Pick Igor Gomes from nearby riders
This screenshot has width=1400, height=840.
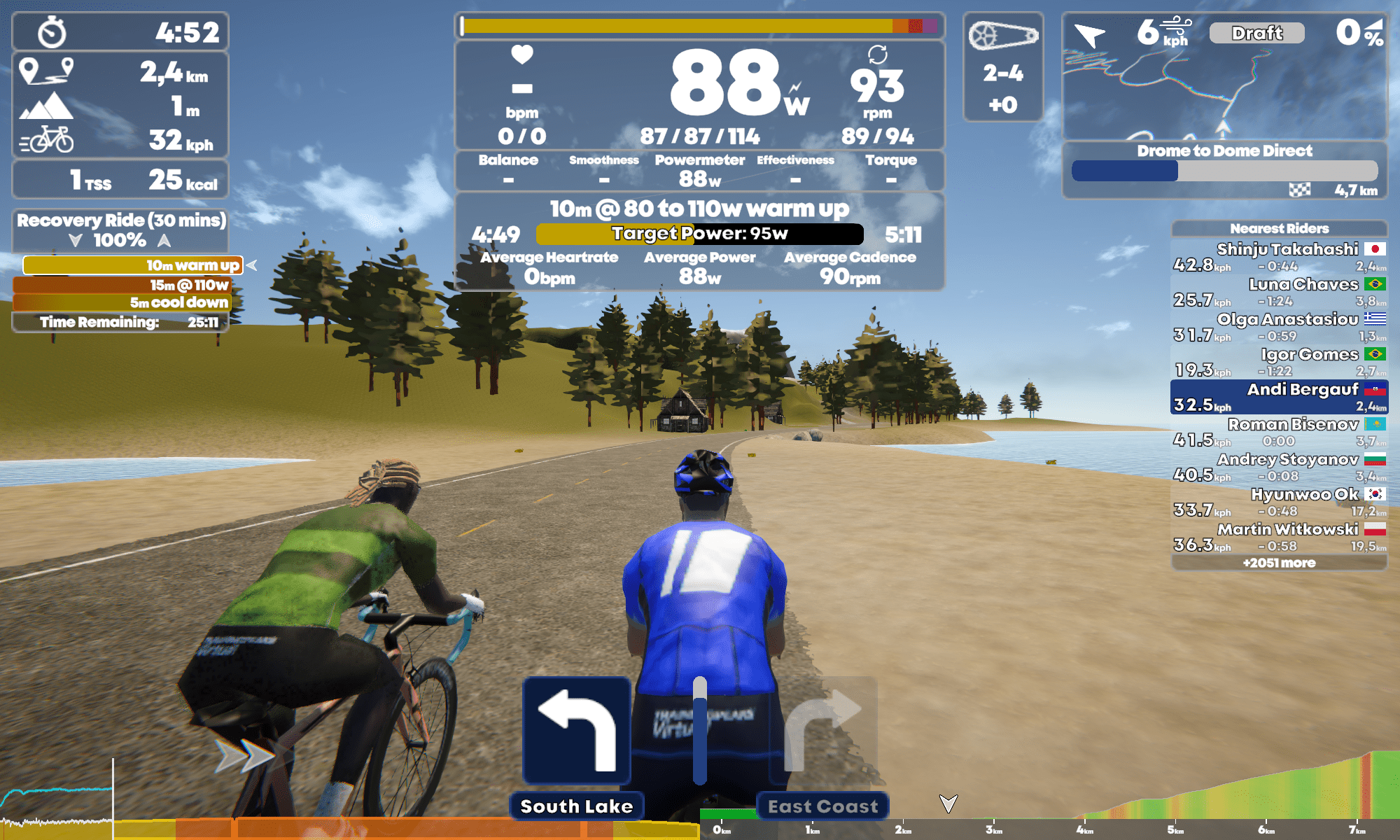coord(1279,361)
